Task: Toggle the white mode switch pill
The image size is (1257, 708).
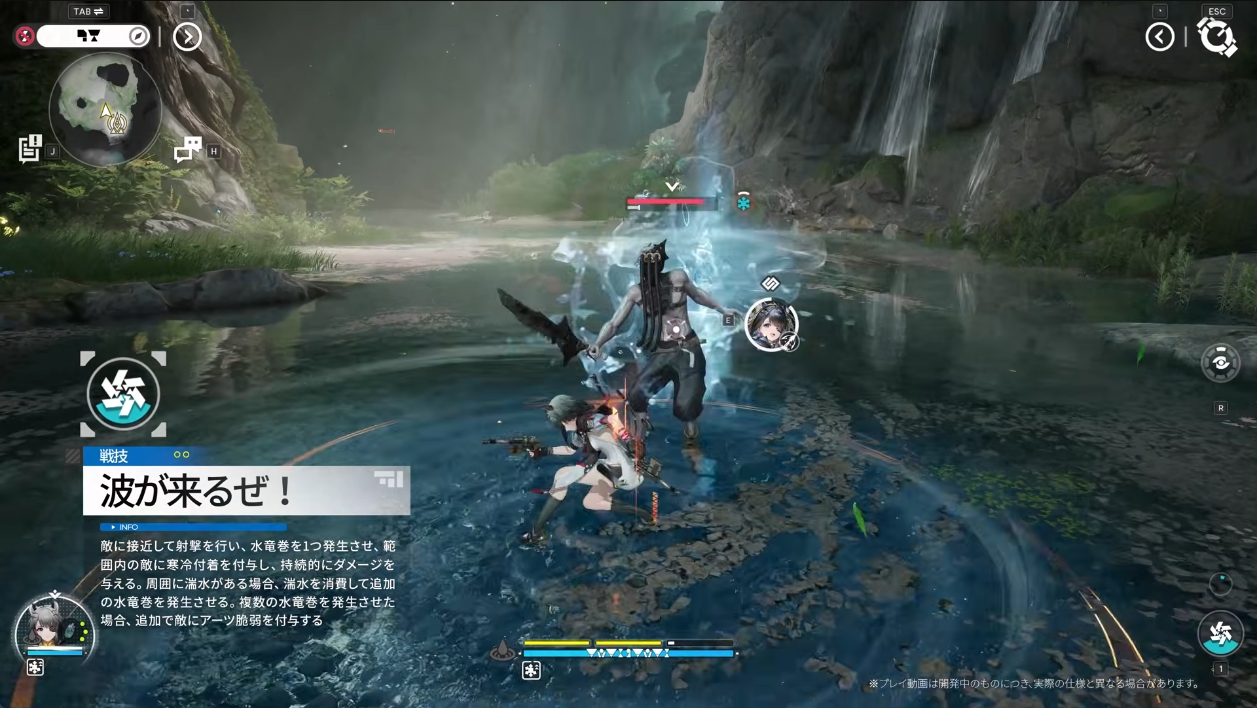Action: [93, 36]
